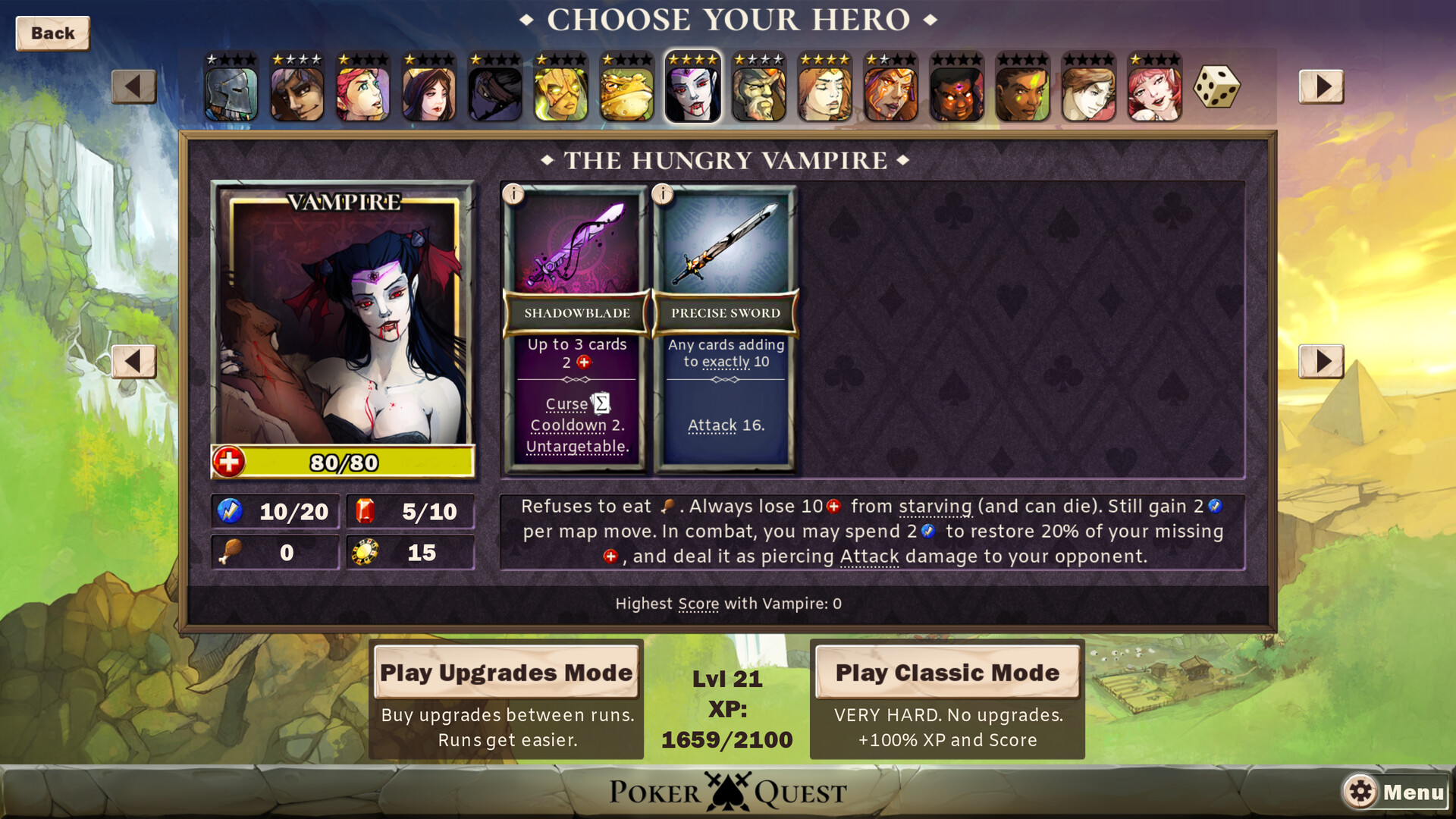Click the Score link under the hero panel
The image size is (1456, 819).
click(697, 604)
